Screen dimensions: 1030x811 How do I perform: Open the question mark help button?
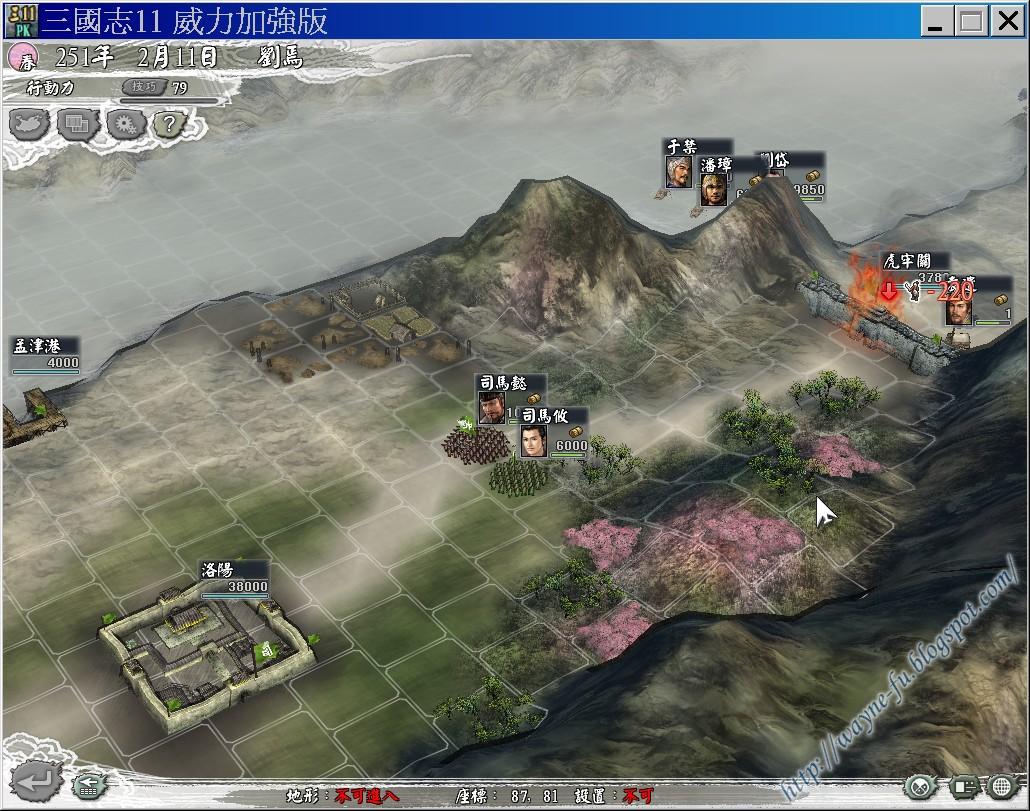click(170, 124)
